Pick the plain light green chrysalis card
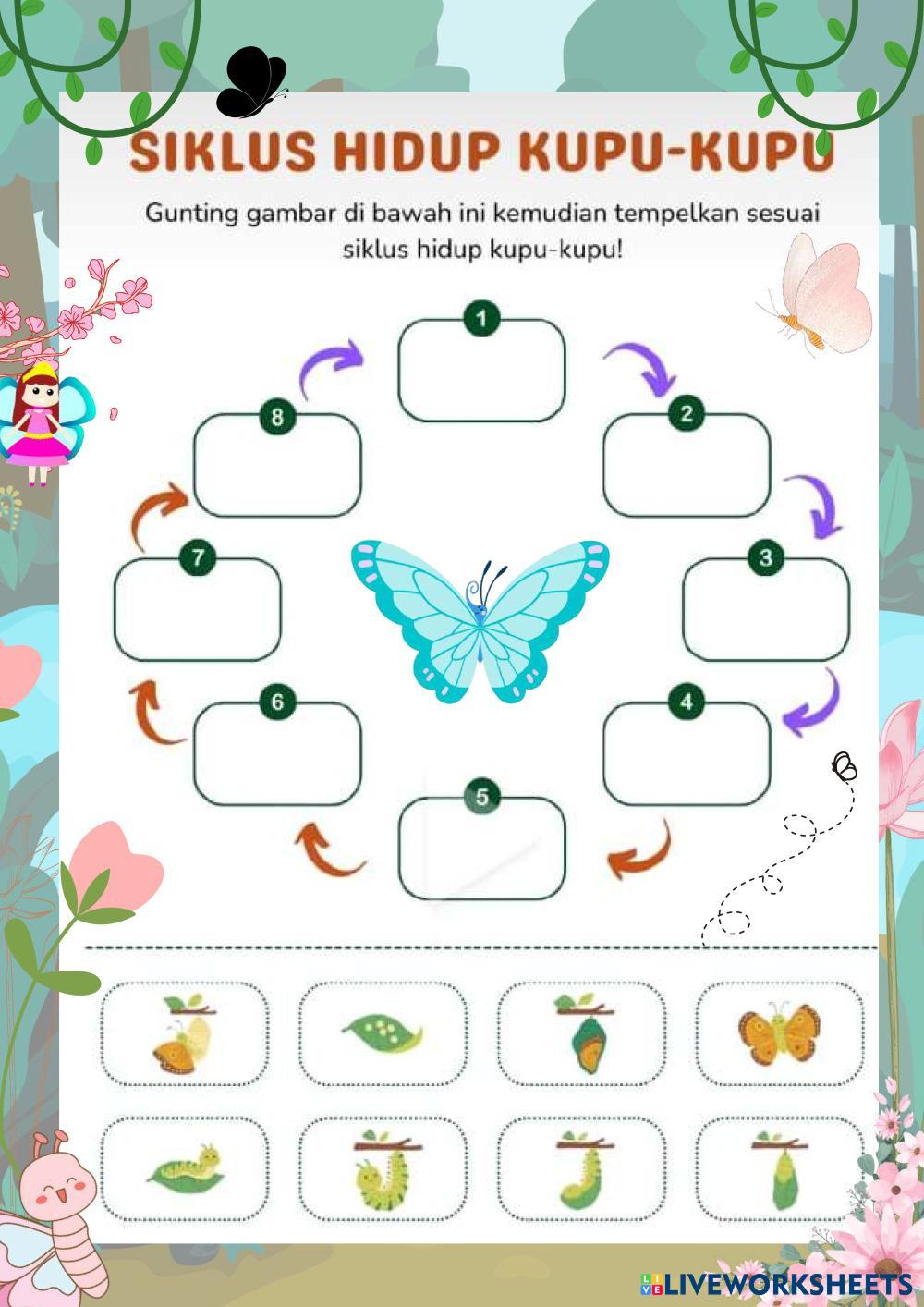924x1307 pixels. 779,1169
